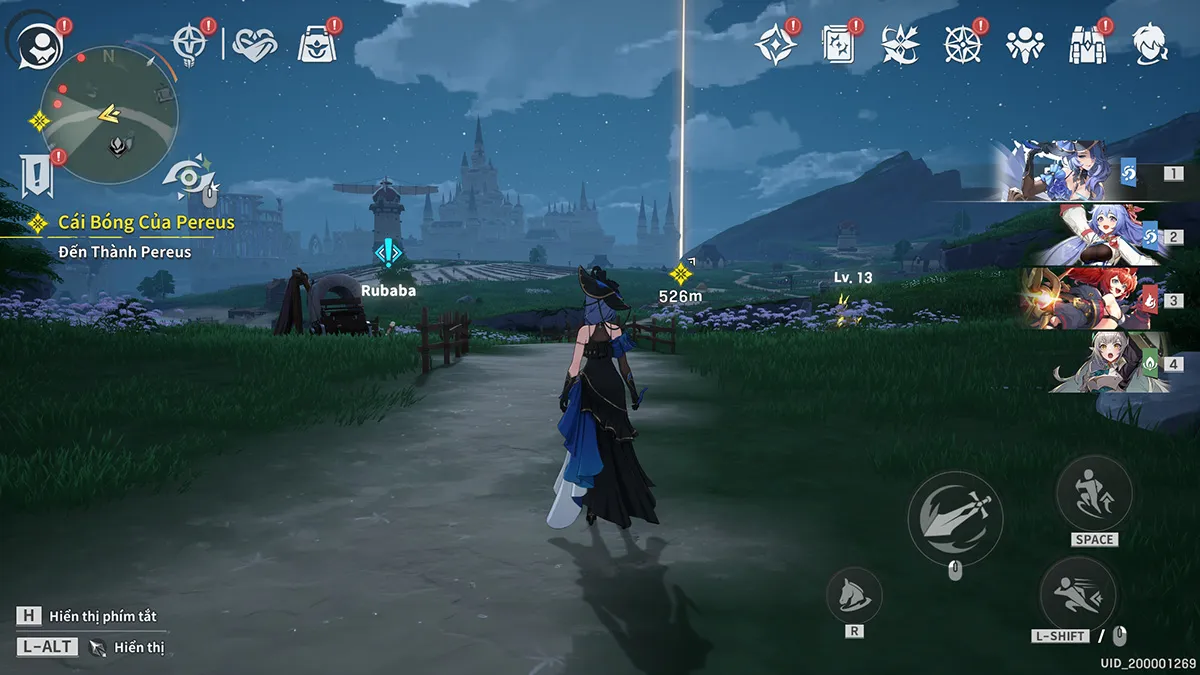Activate the sword attack button

click(954, 519)
